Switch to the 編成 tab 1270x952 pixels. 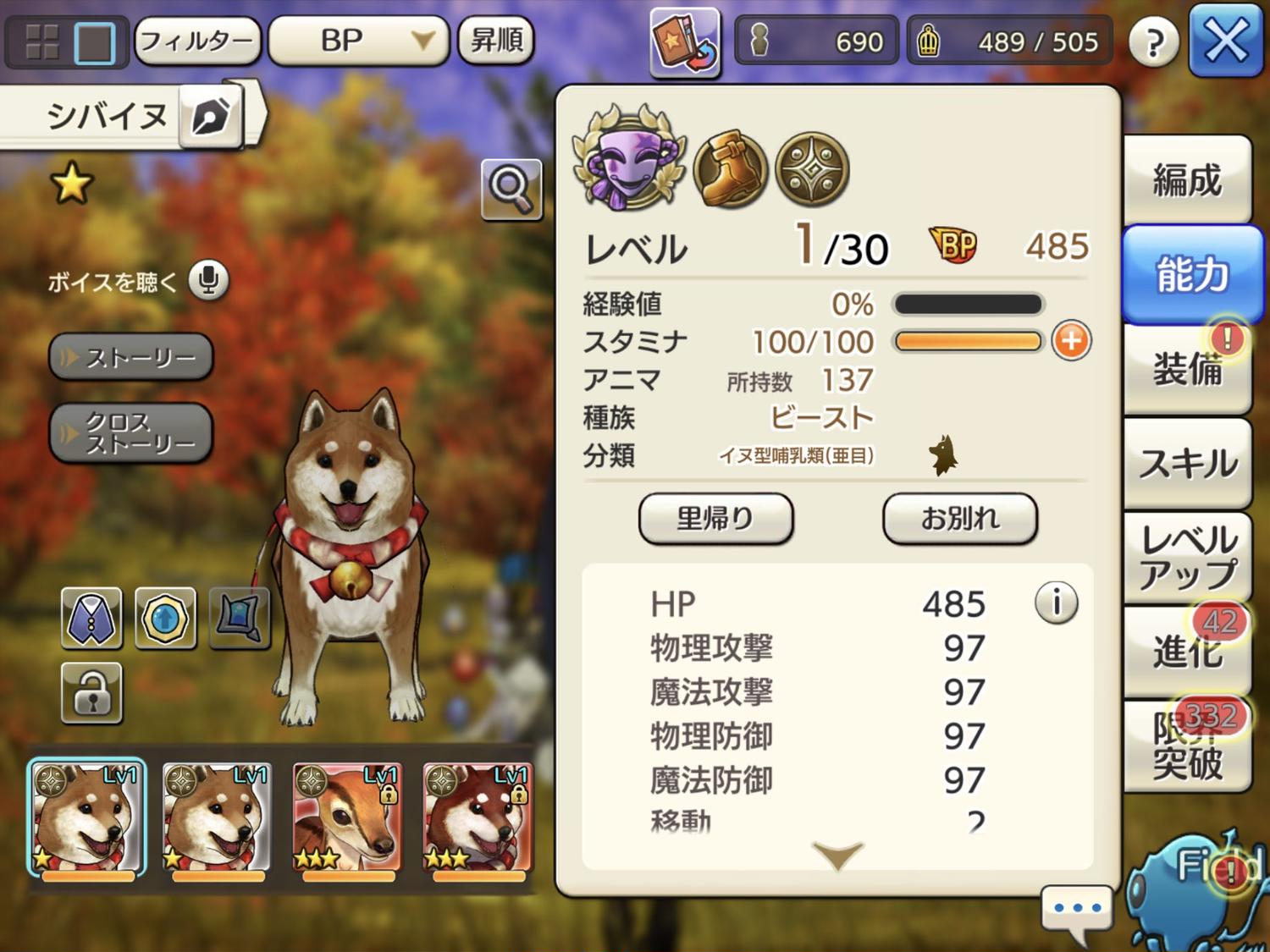(1187, 180)
